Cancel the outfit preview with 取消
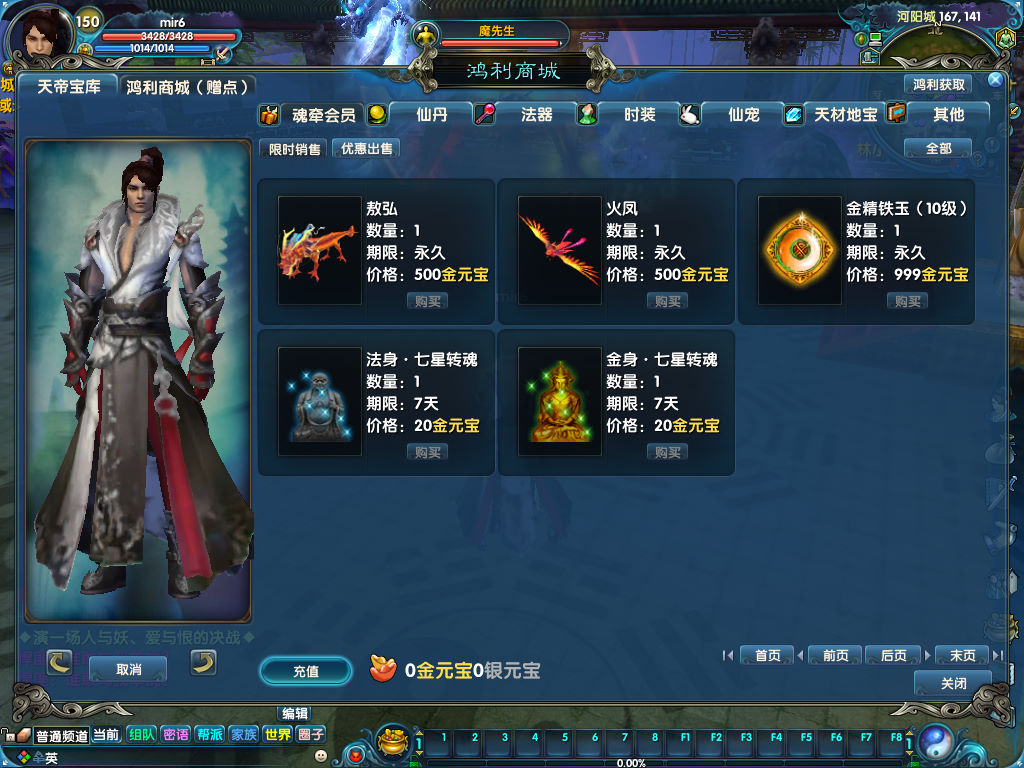This screenshot has height=768, width=1024. 128,669
